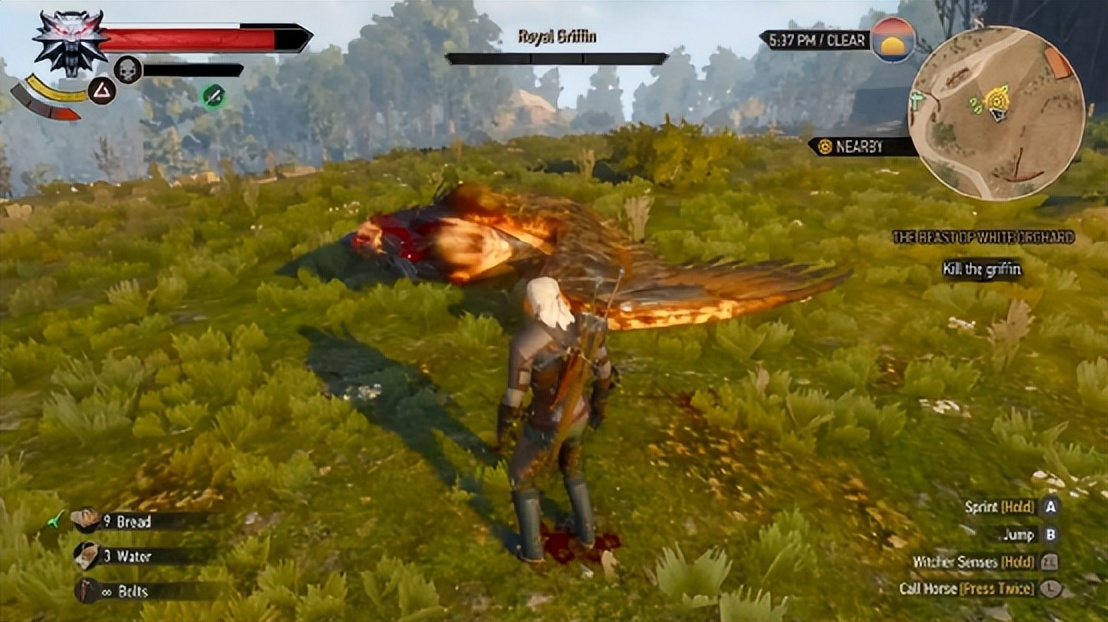1108x622 pixels.
Task: Open the circular minimap
Action: coord(996,112)
